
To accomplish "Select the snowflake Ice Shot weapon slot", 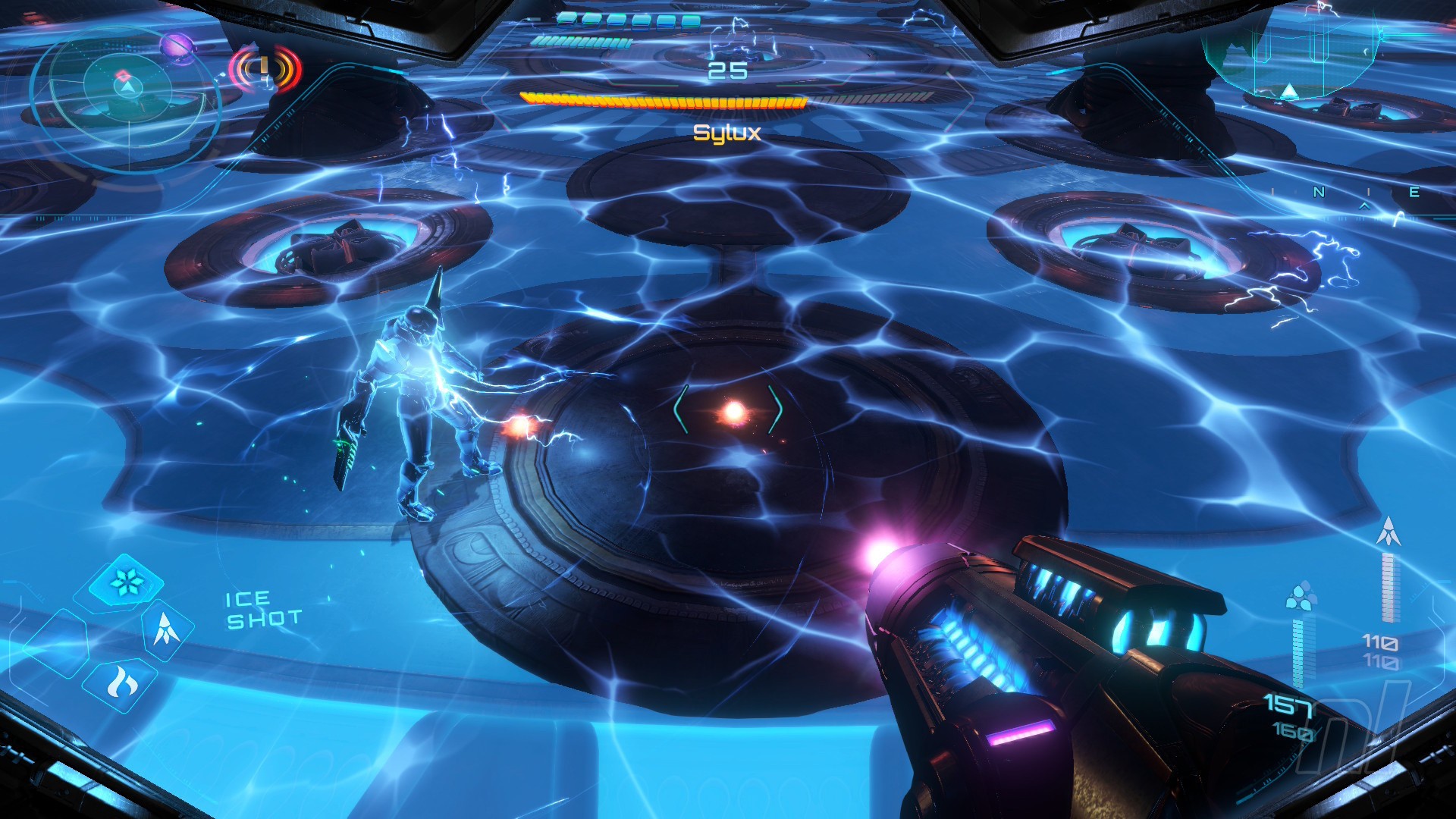I will (126, 582).
